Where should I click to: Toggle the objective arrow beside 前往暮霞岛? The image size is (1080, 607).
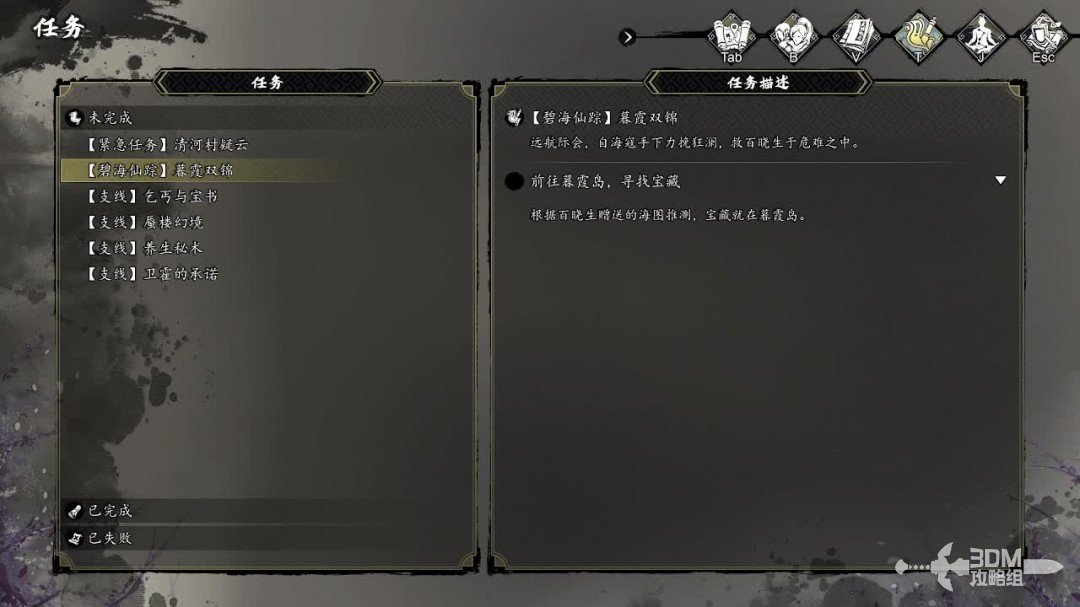(x=1000, y=181)
